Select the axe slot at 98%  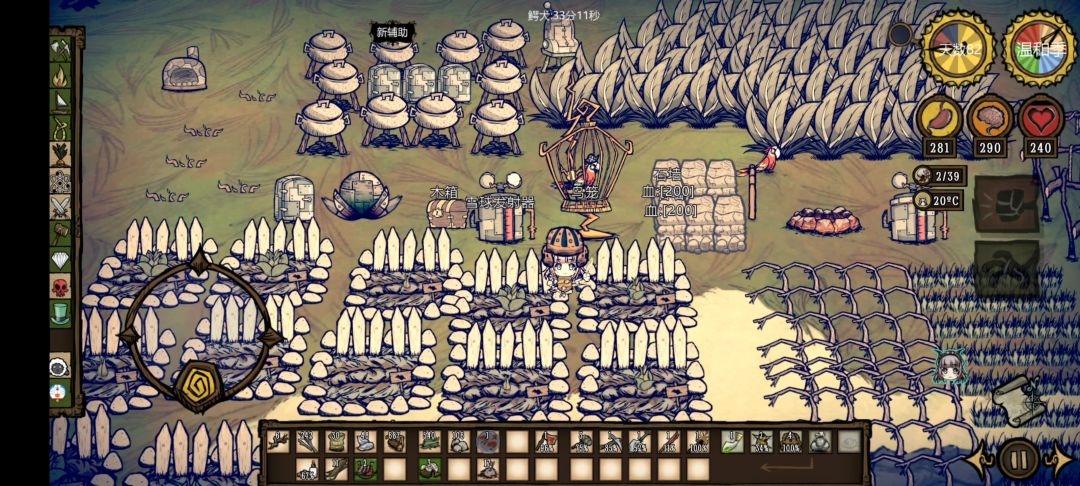coord(546,441)
